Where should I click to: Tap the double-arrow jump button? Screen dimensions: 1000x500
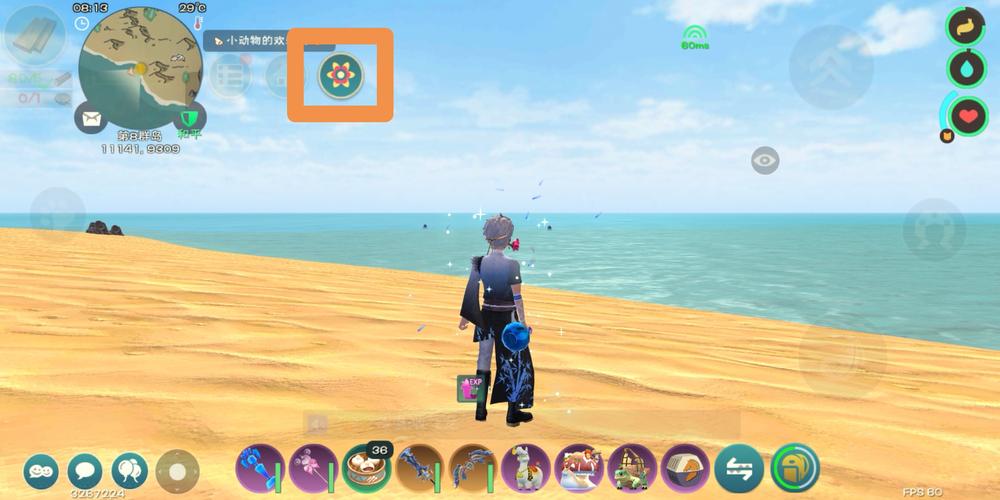coord(831,68)
